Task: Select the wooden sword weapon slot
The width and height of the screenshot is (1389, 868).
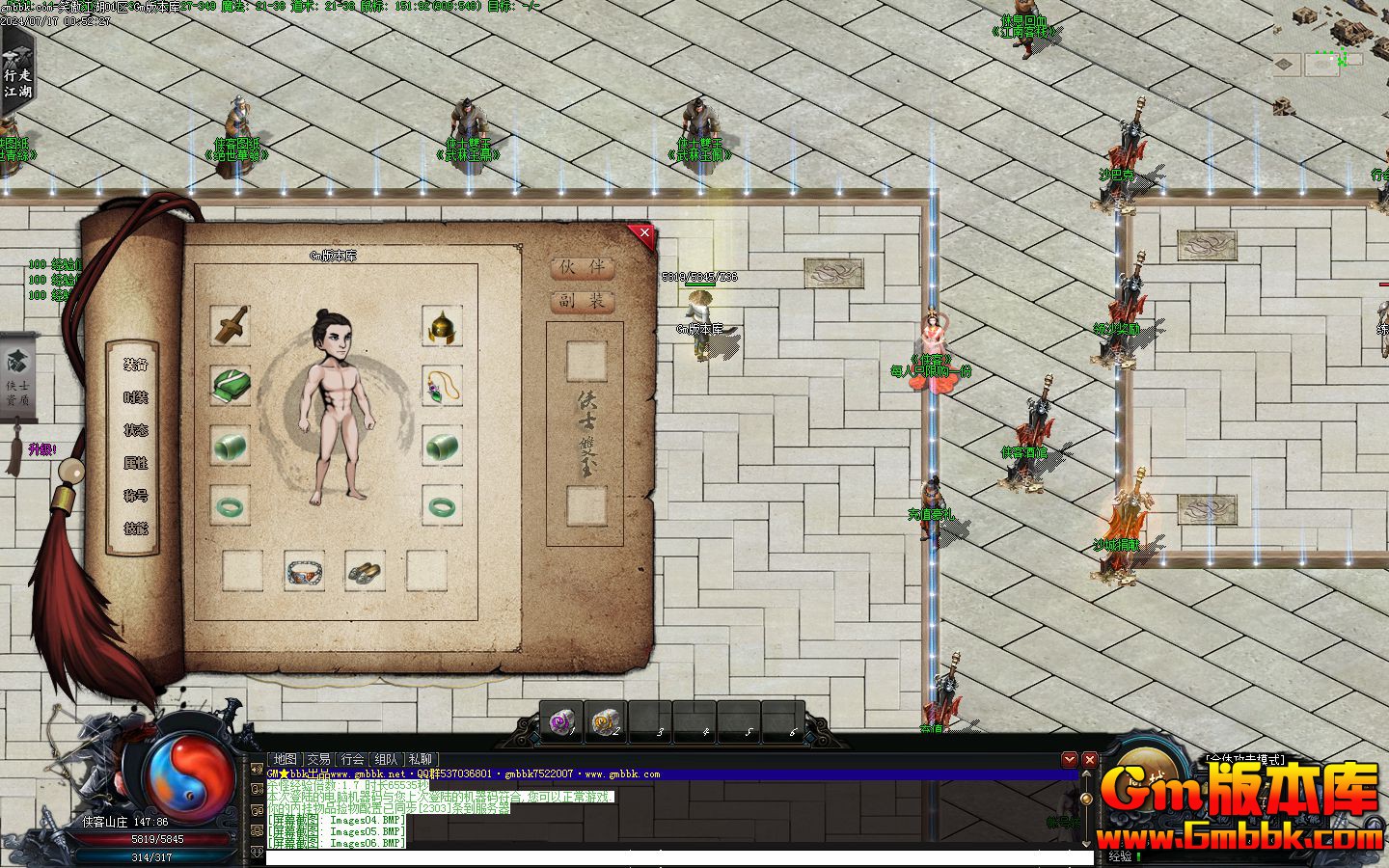Action: (x=231, y=327)
